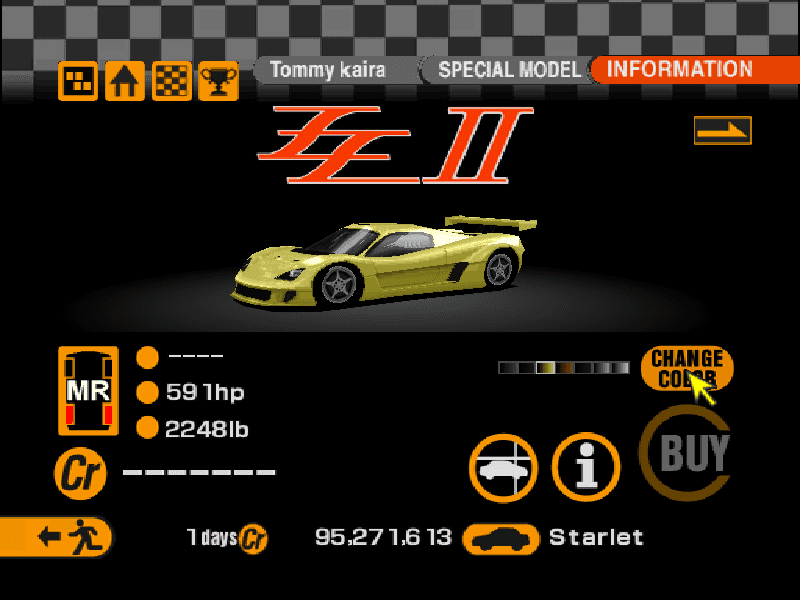Viewport: 800px width, 600px height.
Task: Click the orange return arrow button
Action: (x=722, y=130)
